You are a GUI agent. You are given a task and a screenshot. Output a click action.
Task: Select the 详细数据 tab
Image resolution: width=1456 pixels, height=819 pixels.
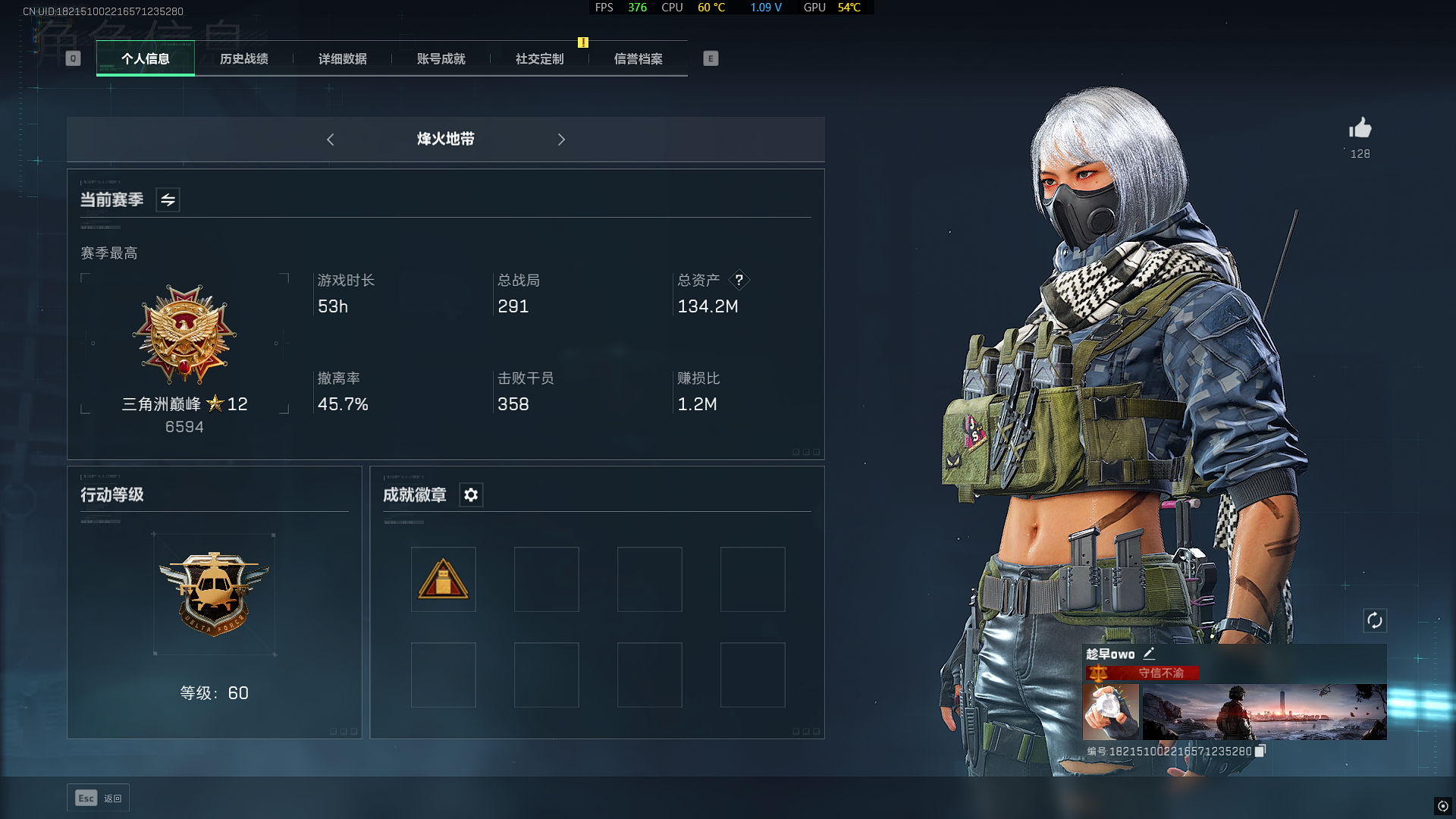pyautogui.click(x=343, y=58)
